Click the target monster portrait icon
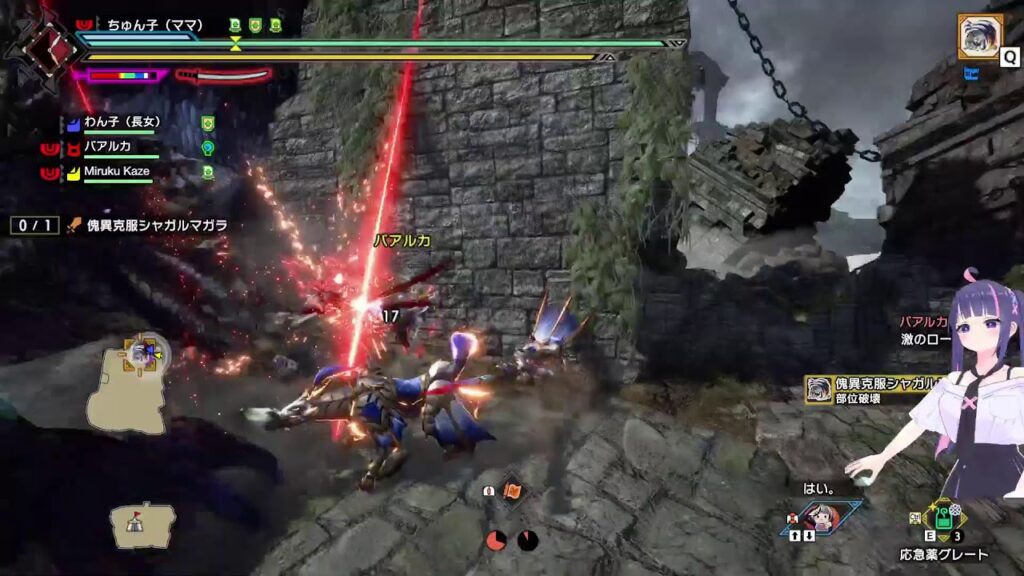The image size is (1024, 576). 980,37
